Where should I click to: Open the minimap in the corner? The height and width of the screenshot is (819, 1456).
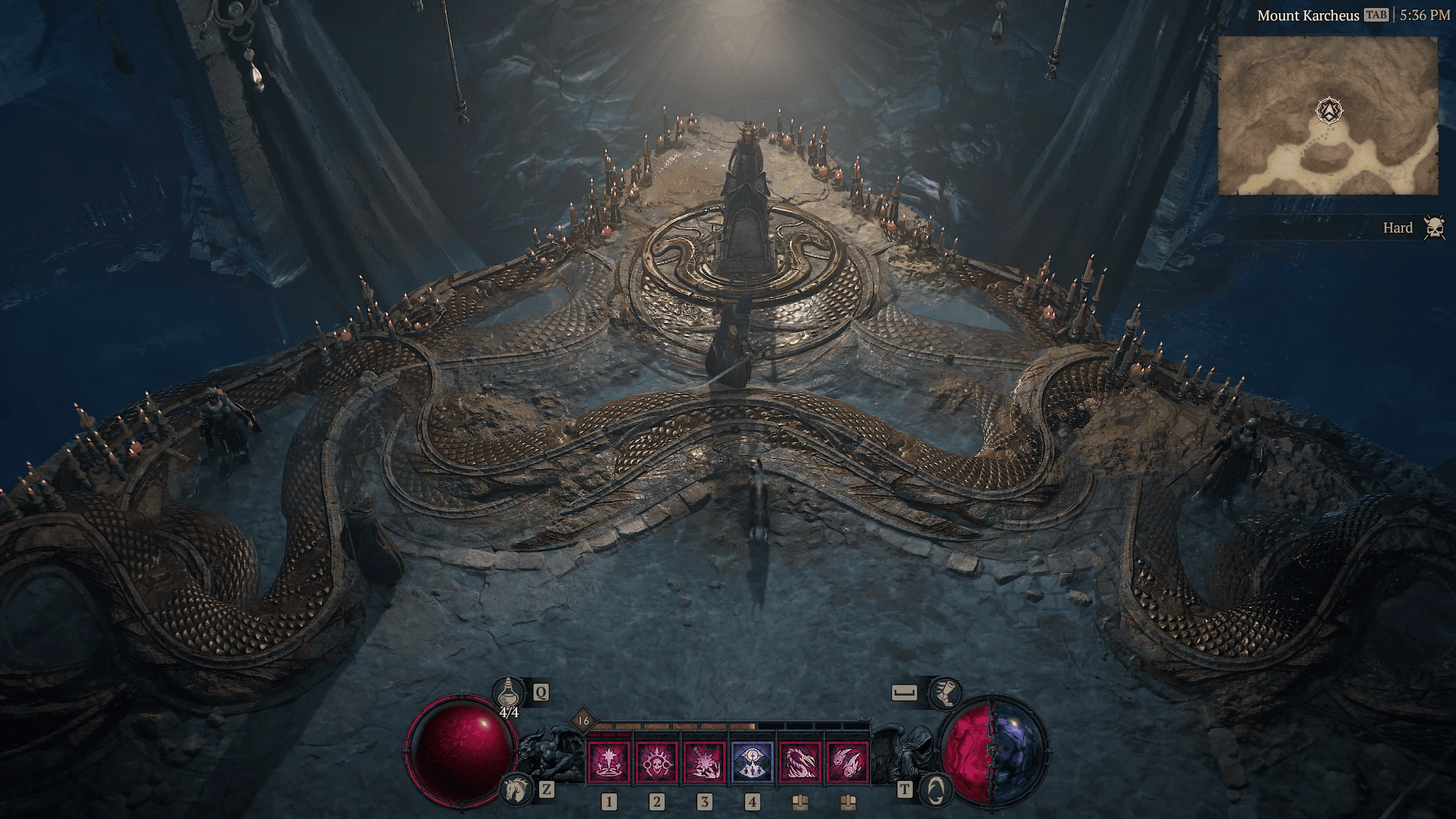[x=1327, y=117]
